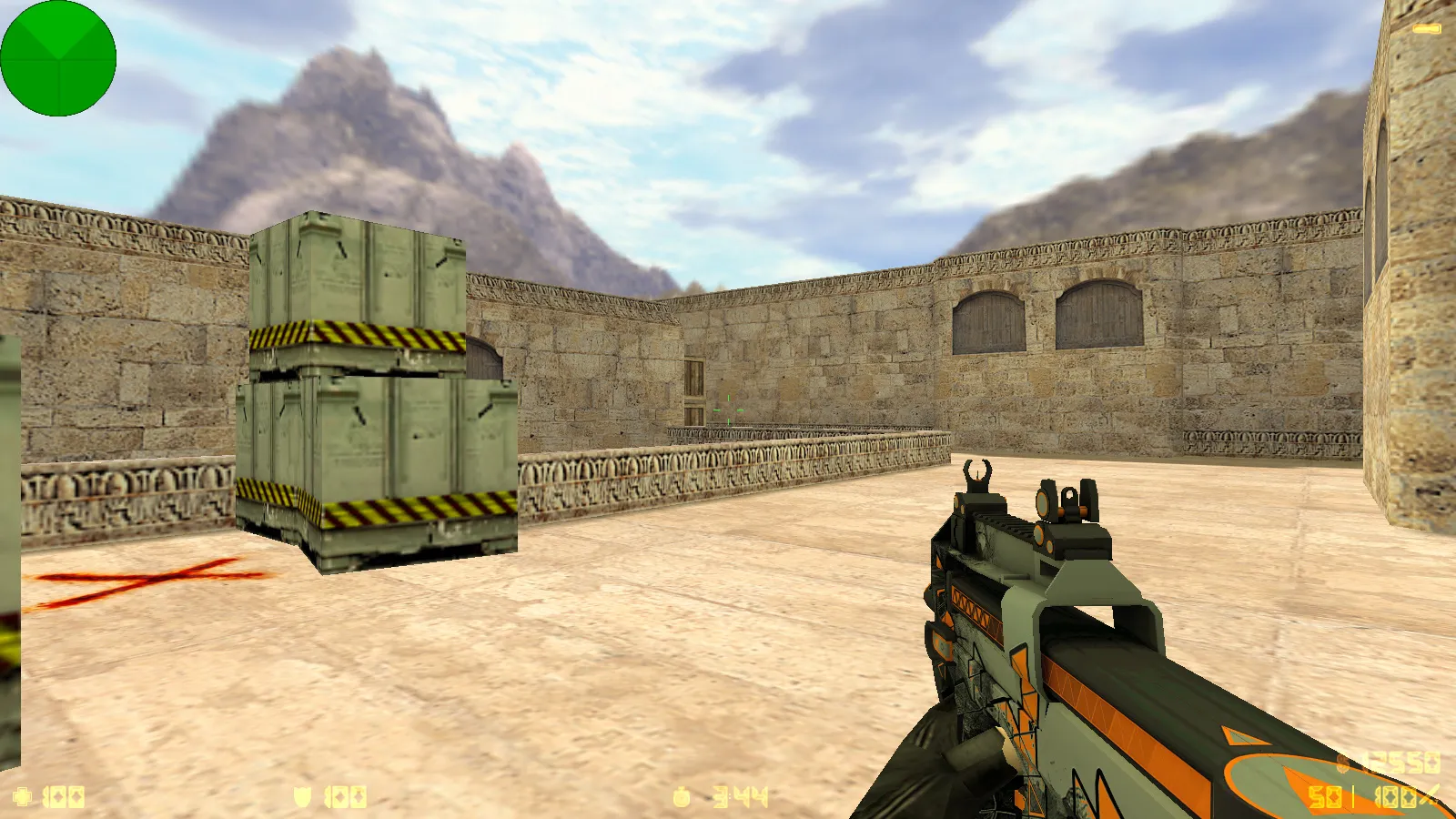Click the health cross icon

(23, 794)
